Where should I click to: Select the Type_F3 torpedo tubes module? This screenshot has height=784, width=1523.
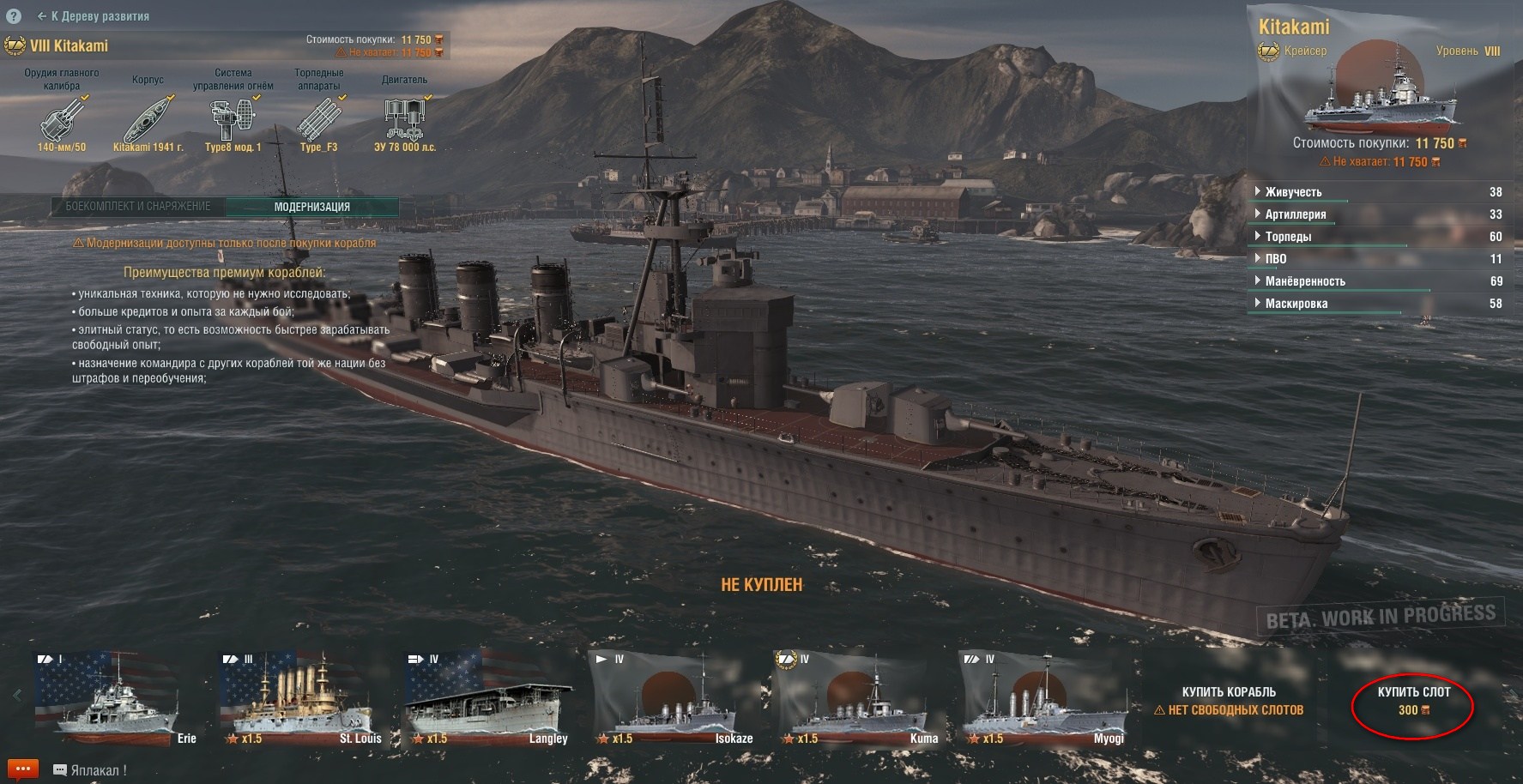[x=318, y=119]
